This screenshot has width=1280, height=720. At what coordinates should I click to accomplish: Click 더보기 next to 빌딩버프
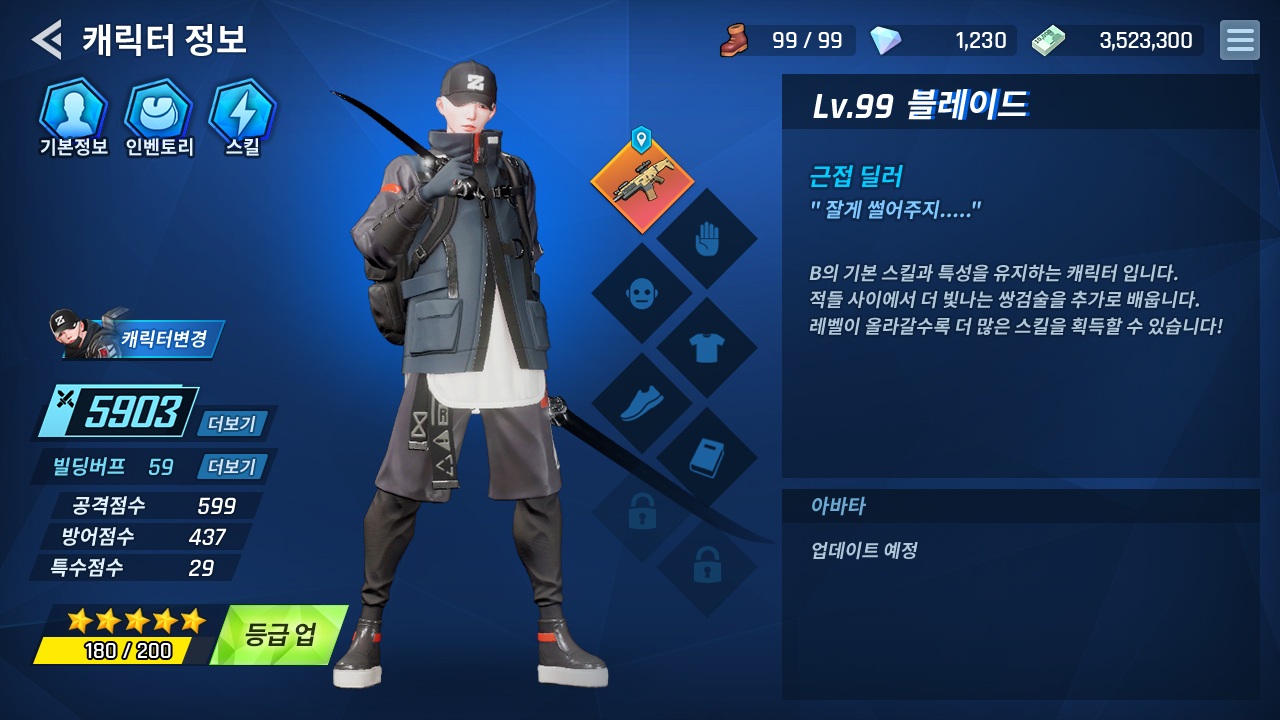click(232, 467)
